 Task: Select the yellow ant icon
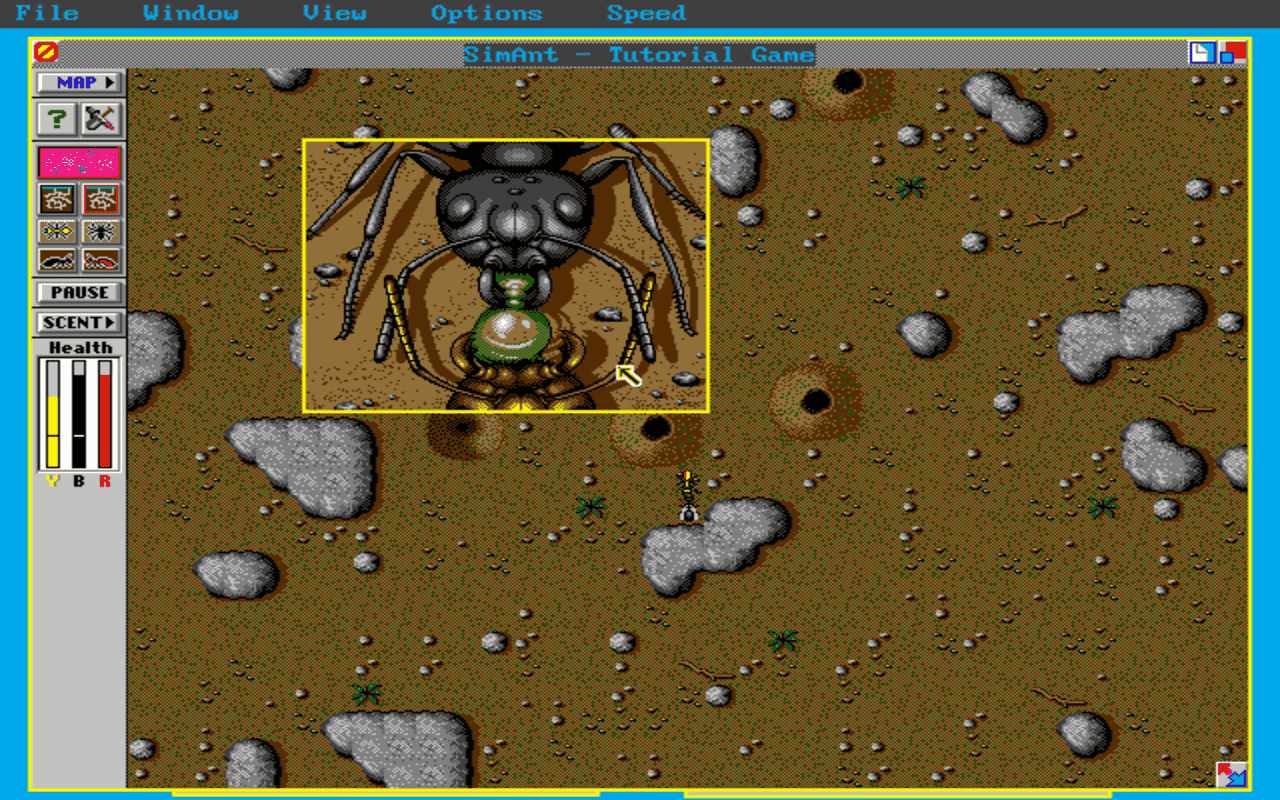coord(57,231)
